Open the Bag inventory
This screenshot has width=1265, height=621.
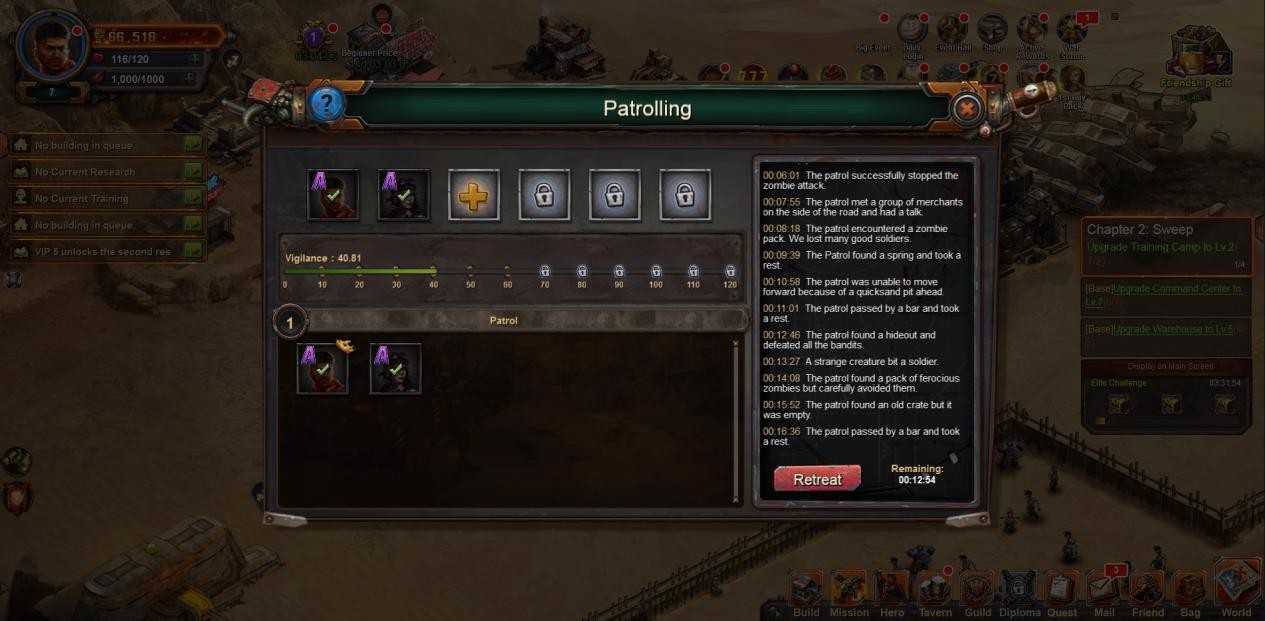(x=1189, y=595)
